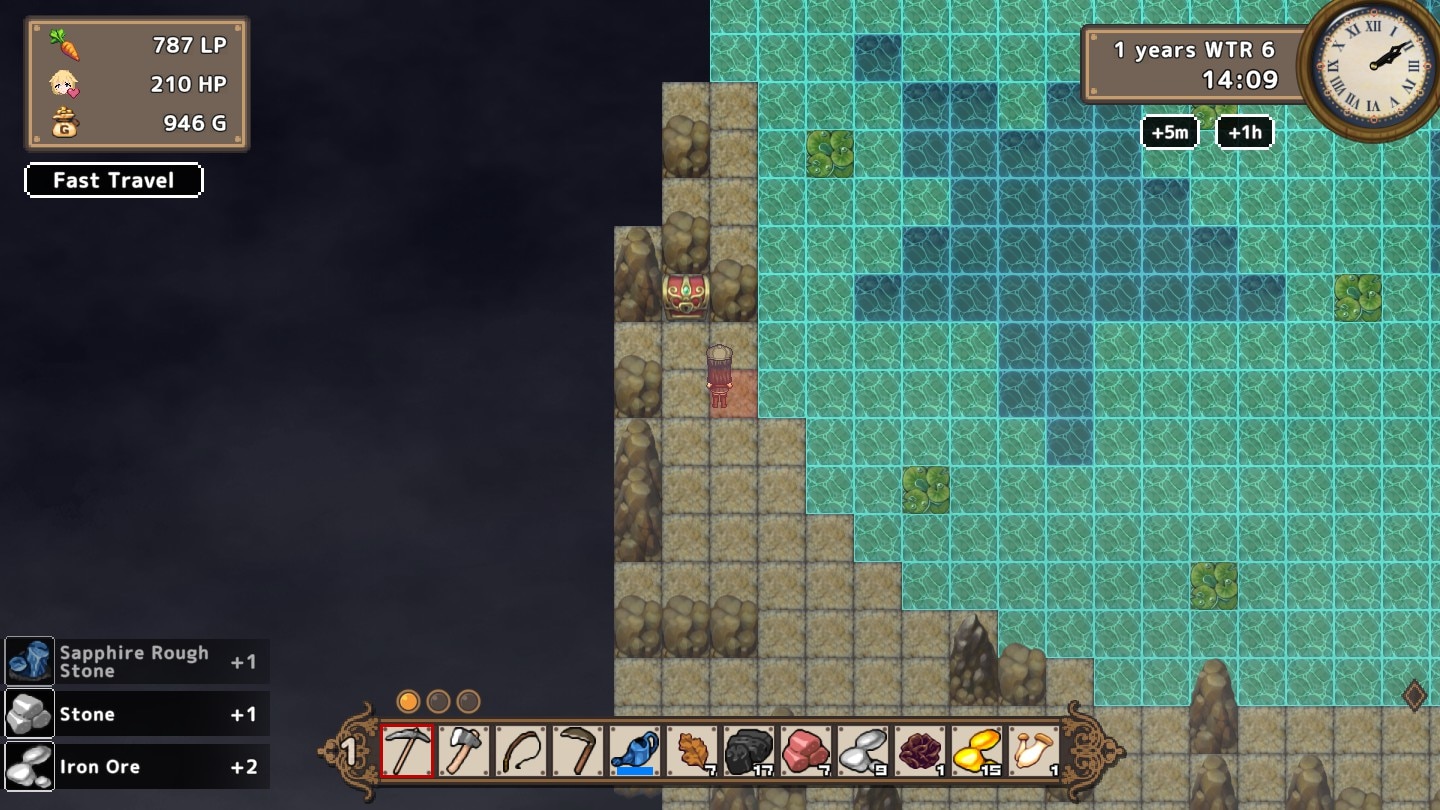
Task: Choose the black coal stack
Action: pos(749,750)
